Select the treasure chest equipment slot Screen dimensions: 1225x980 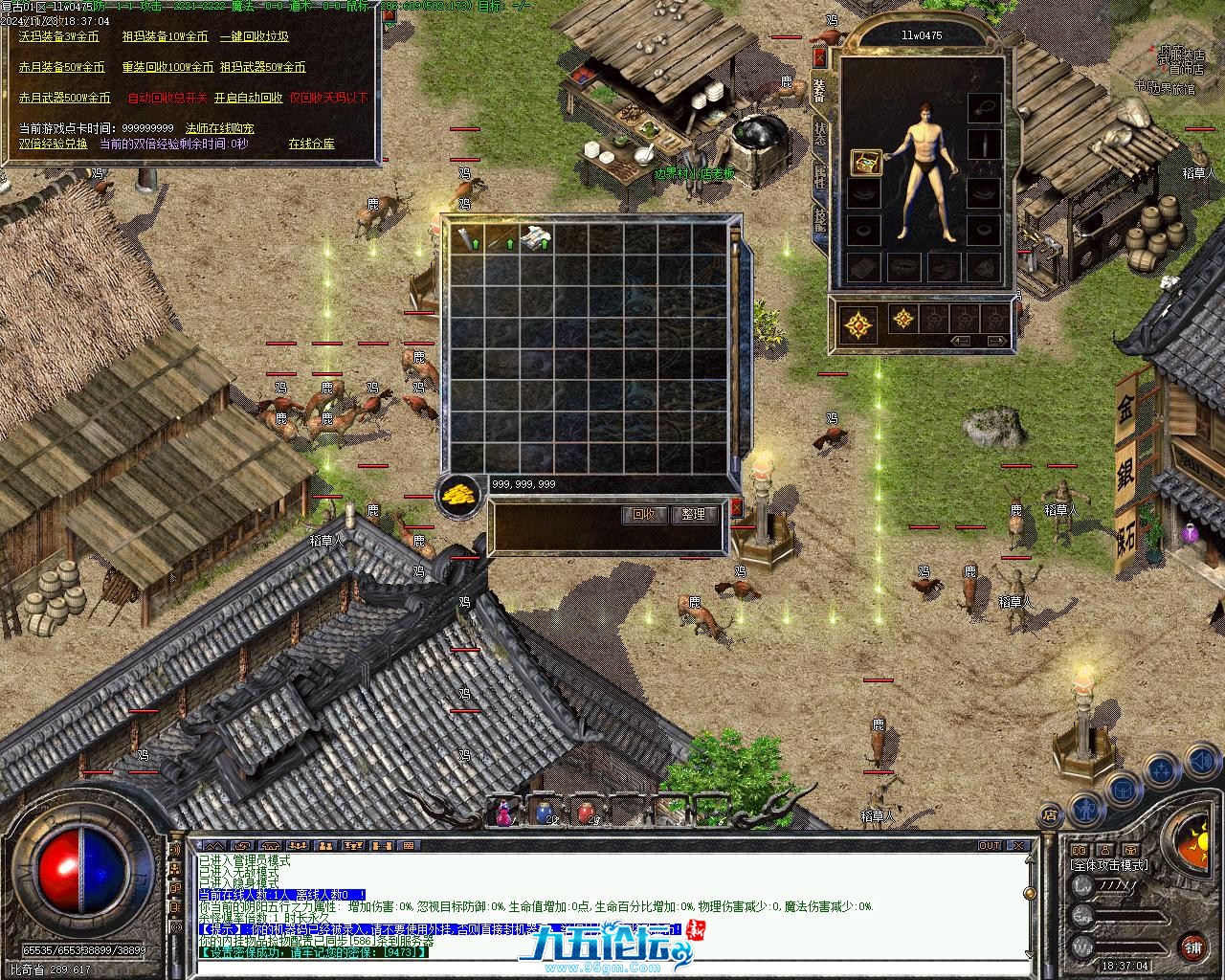click(866, 163)
